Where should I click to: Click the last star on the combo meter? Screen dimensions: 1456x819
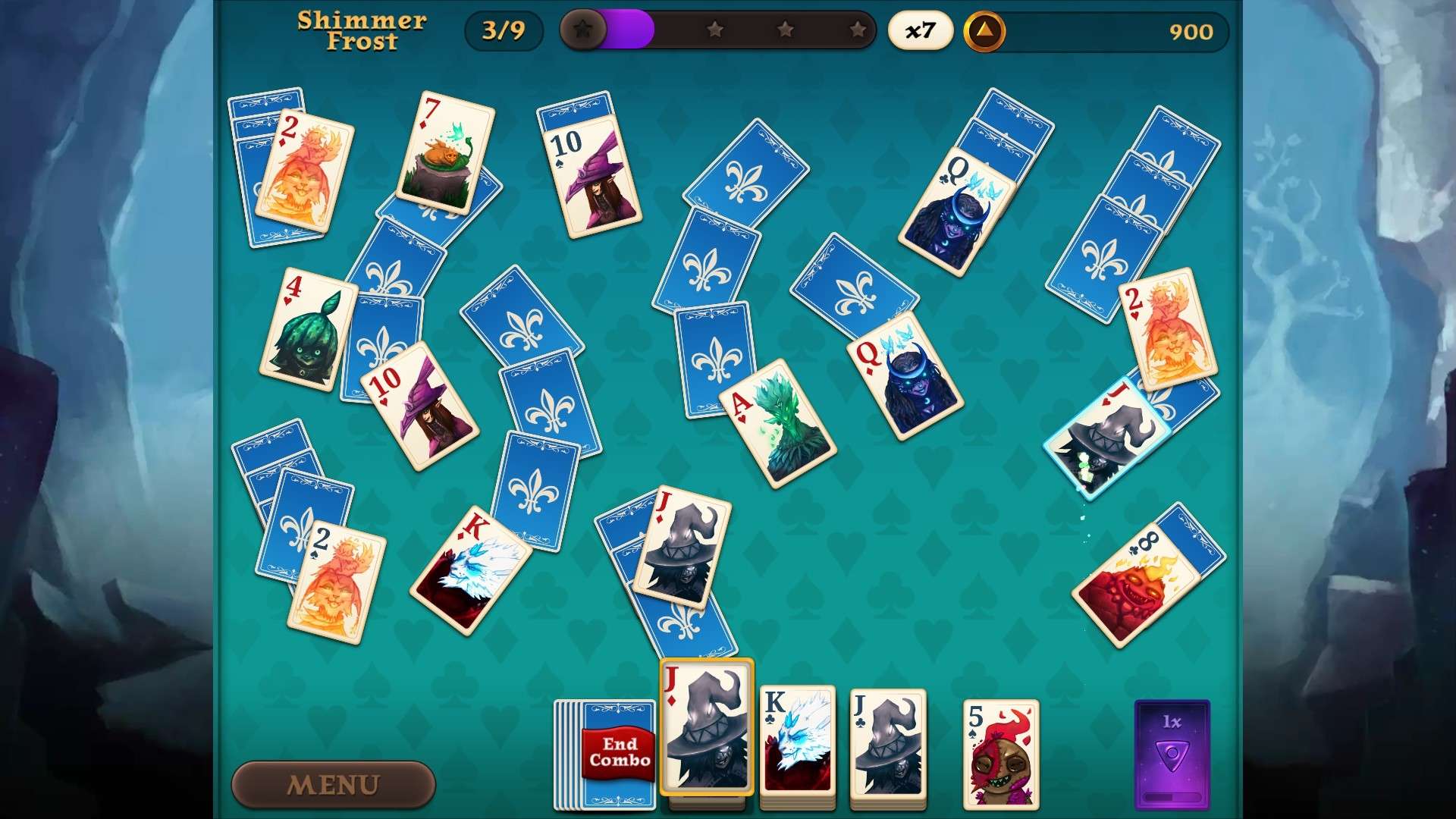858,30
